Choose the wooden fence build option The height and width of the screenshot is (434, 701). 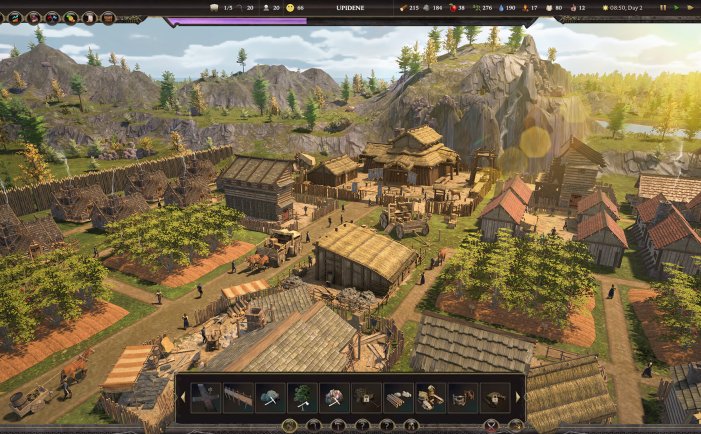pos(238,397)
